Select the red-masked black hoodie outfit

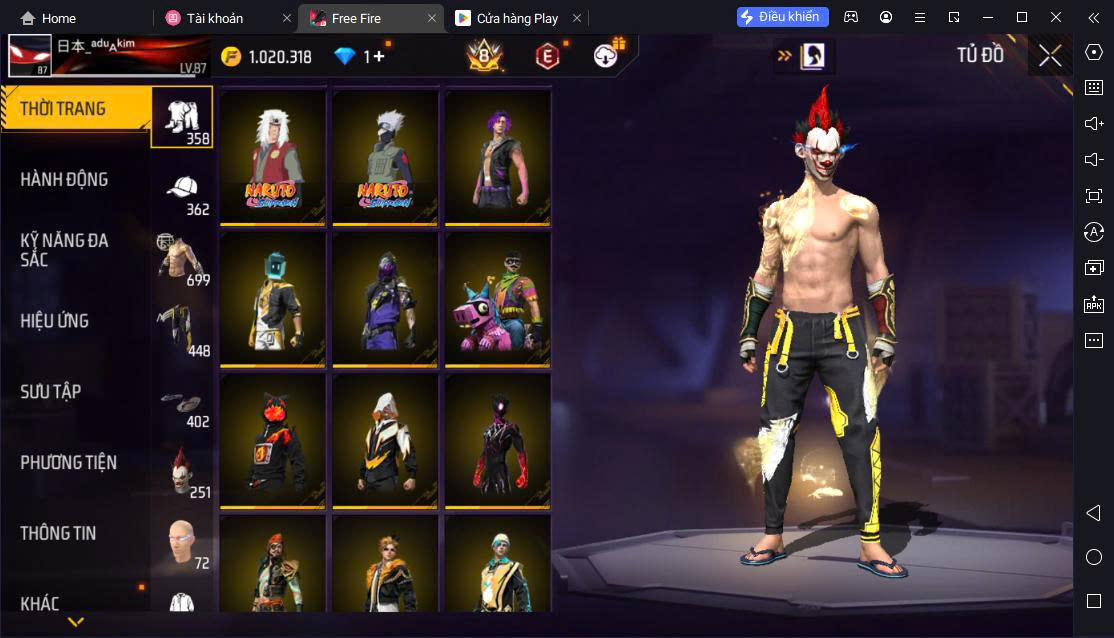[273, 440]
